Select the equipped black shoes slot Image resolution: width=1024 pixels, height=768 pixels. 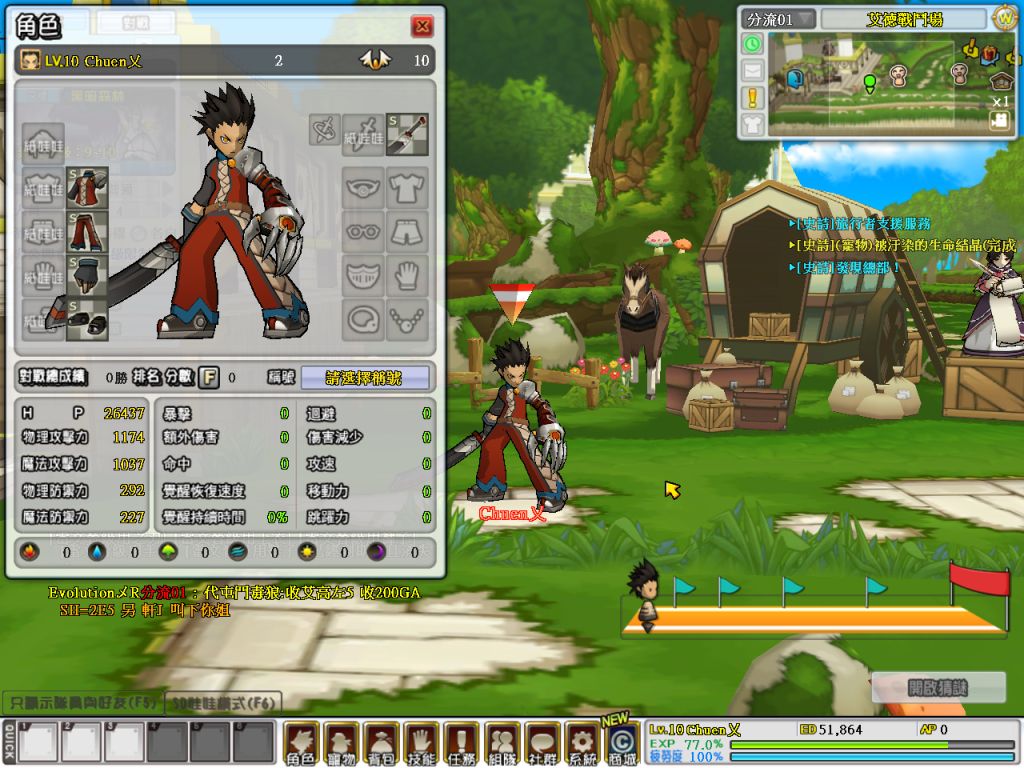87,319
